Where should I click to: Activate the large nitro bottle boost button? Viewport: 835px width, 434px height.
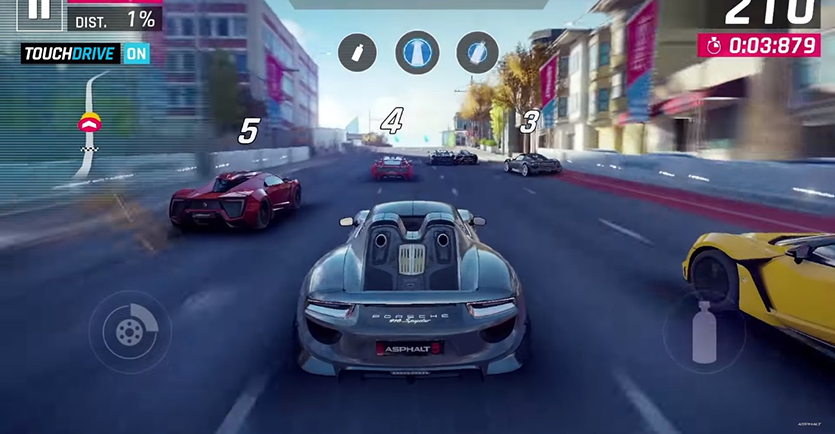pos(706,331)
